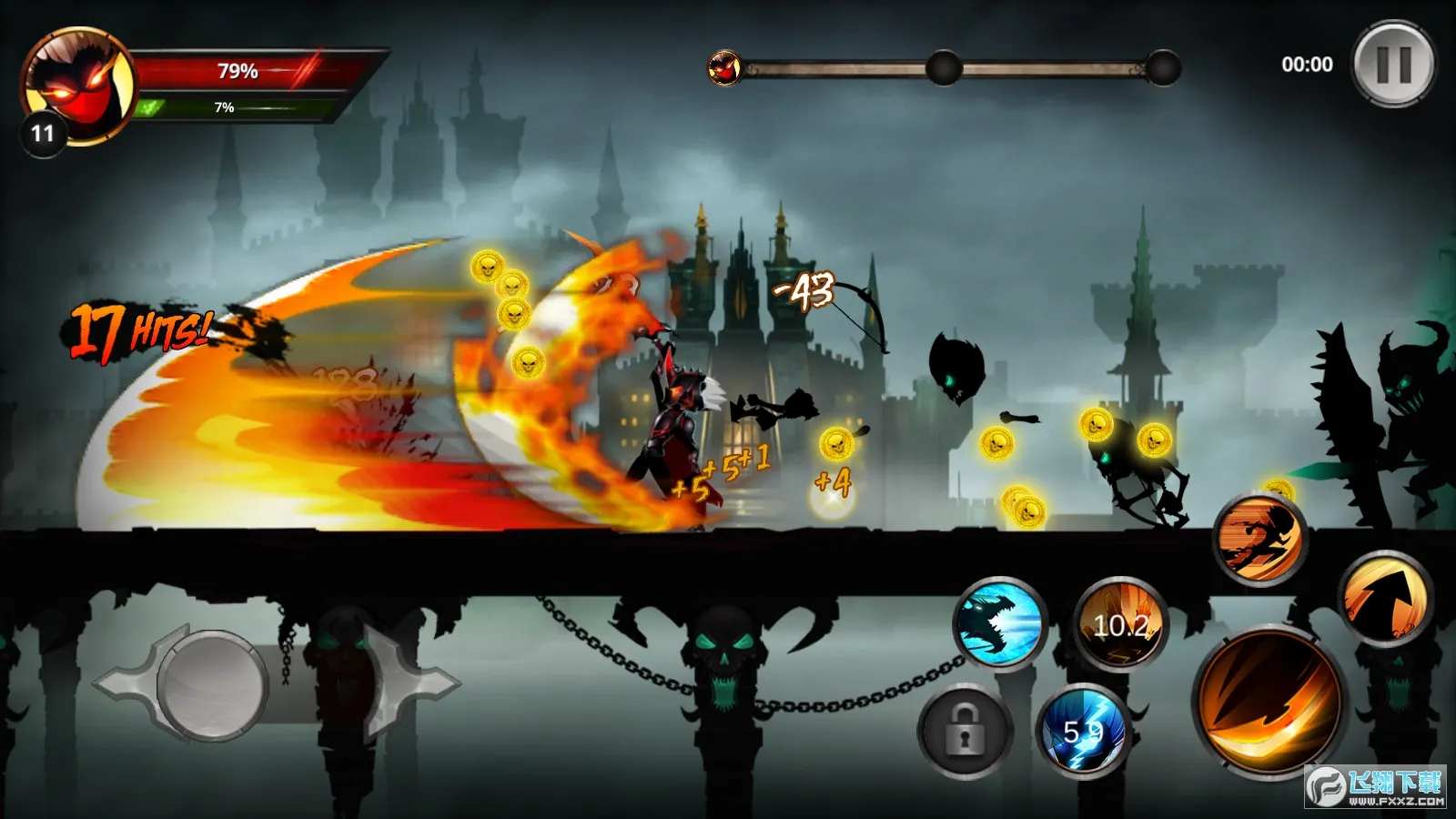
Task: Trigger the blue lightning skill on cooldown
Action: pos(1082,731)
